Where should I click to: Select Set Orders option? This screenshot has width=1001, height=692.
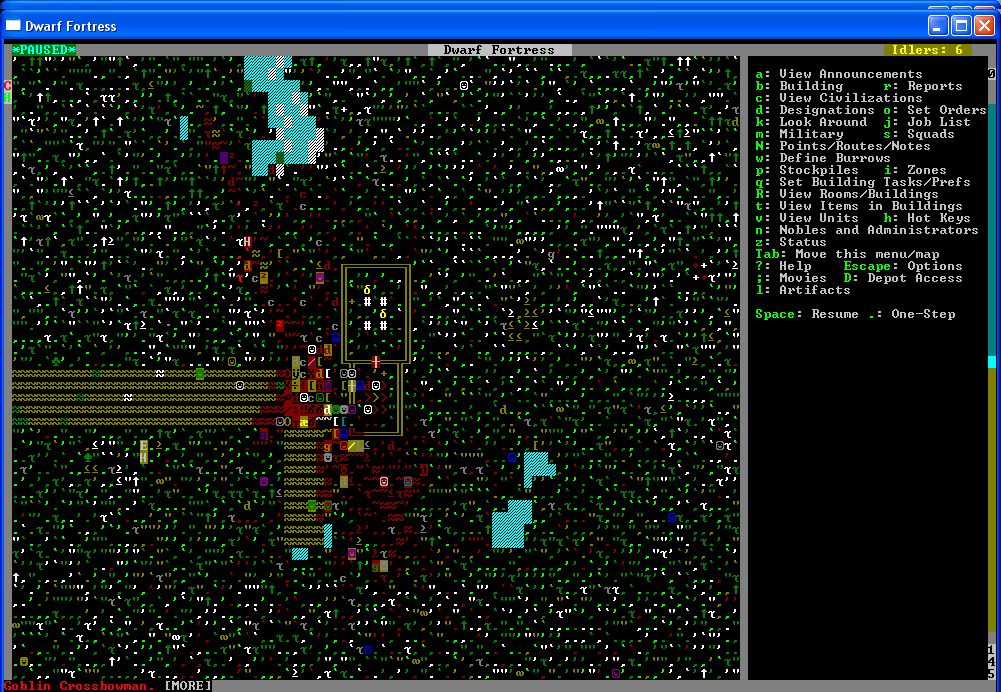click(x=946, y=110)
